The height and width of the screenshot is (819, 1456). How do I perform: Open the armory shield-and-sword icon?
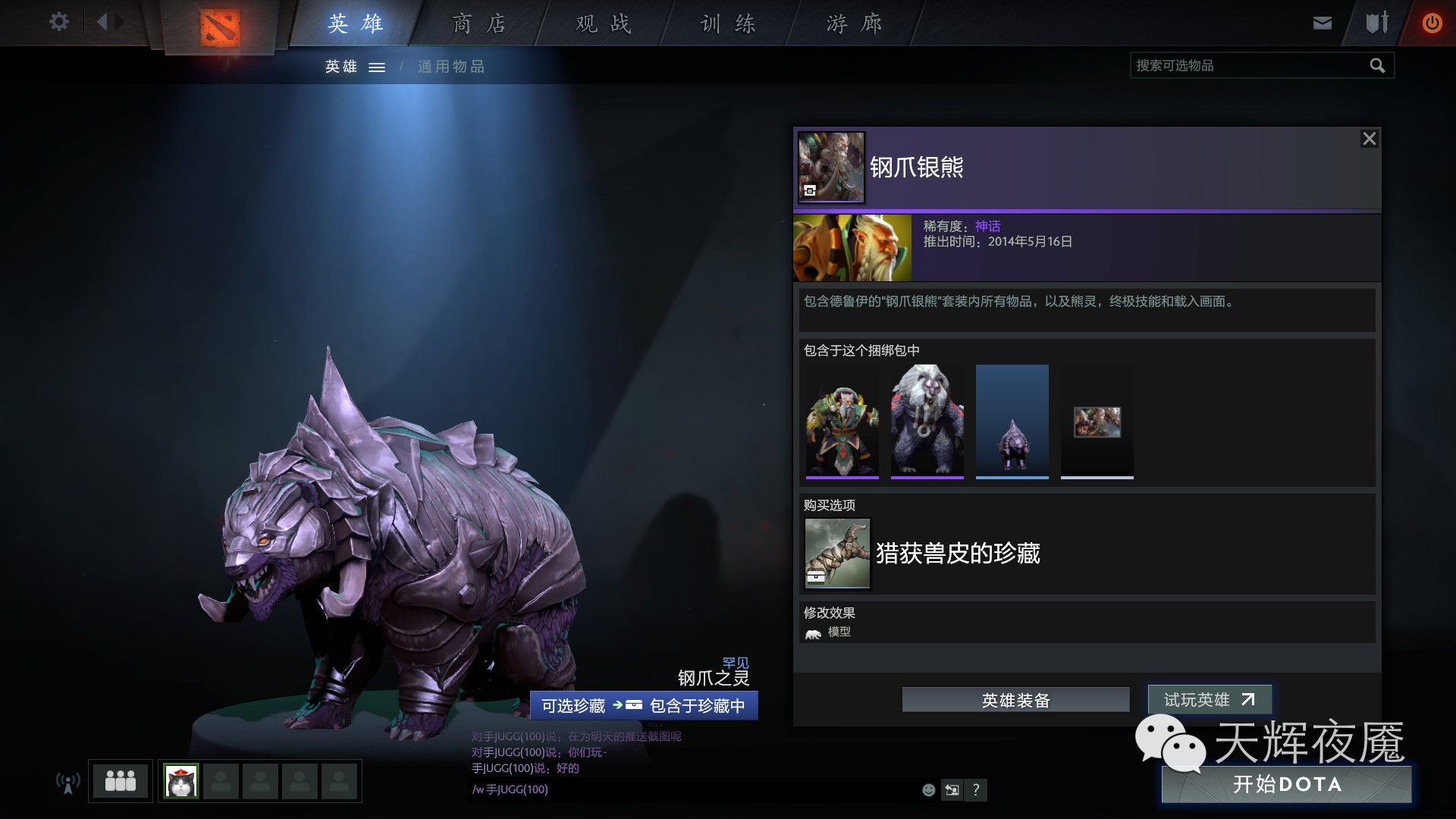[x=1375, y=22]
